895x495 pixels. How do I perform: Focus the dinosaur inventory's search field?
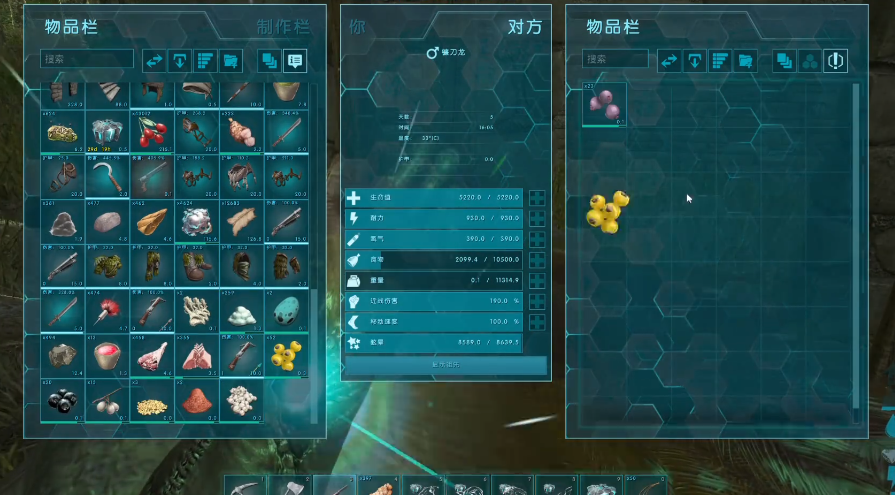point(616,60)
